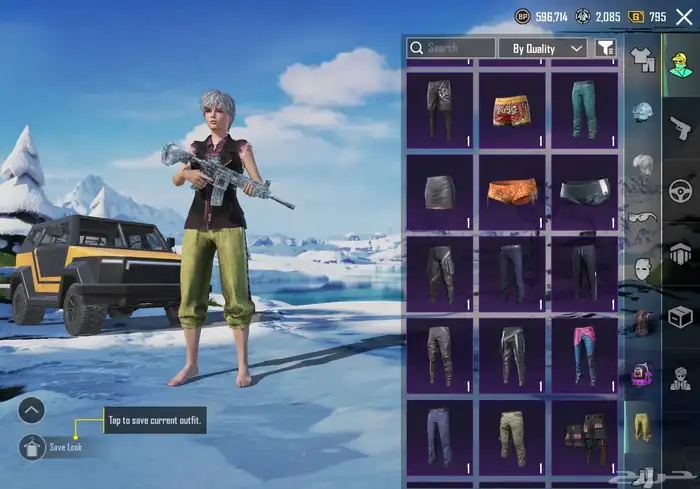The height and width of the screenshot is (489, 700).
Task: Open the By Quality sort dropdown
Action: click(x=542, y=48)
